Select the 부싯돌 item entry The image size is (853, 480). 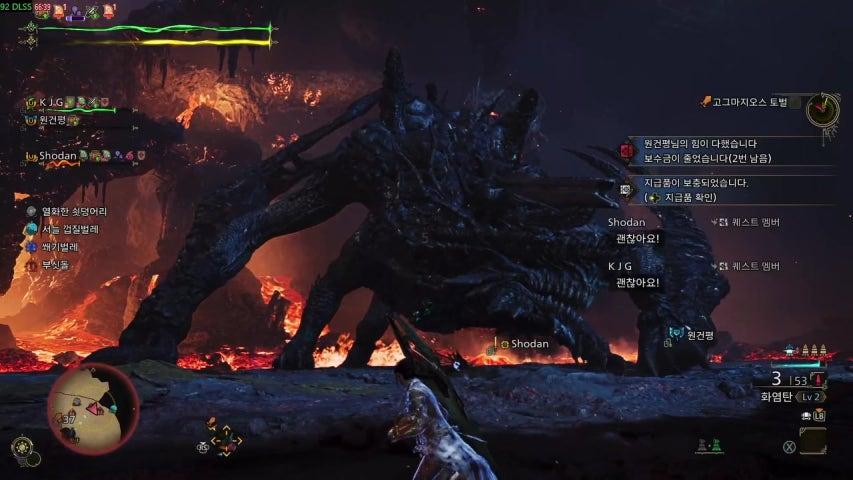click(x=54, y=265)
